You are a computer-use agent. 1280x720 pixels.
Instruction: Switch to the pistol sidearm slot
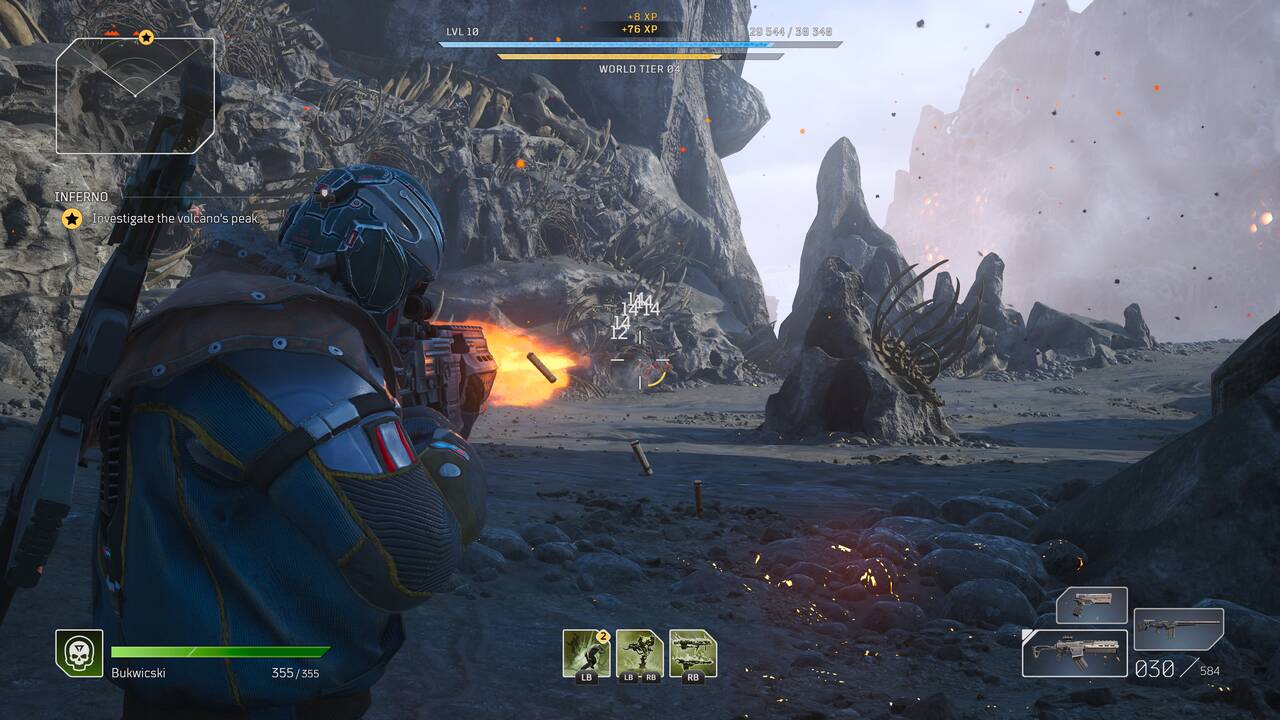[x=1091, y=605]
